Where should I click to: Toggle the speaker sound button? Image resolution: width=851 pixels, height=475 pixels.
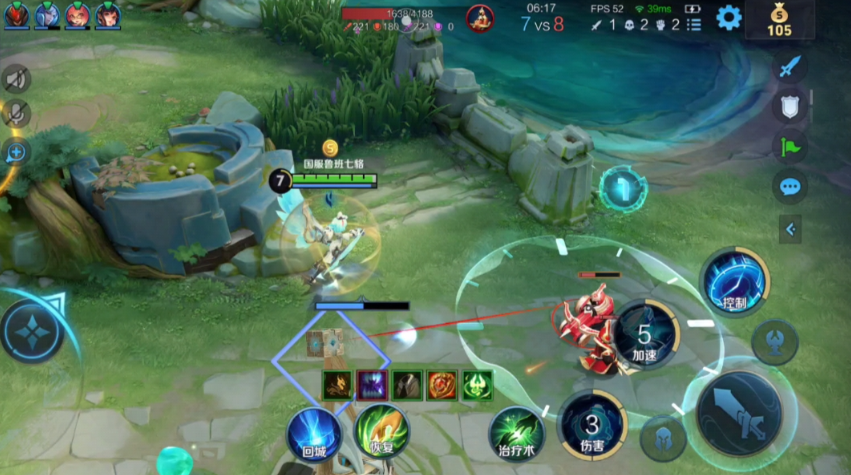tap(16, 79)
